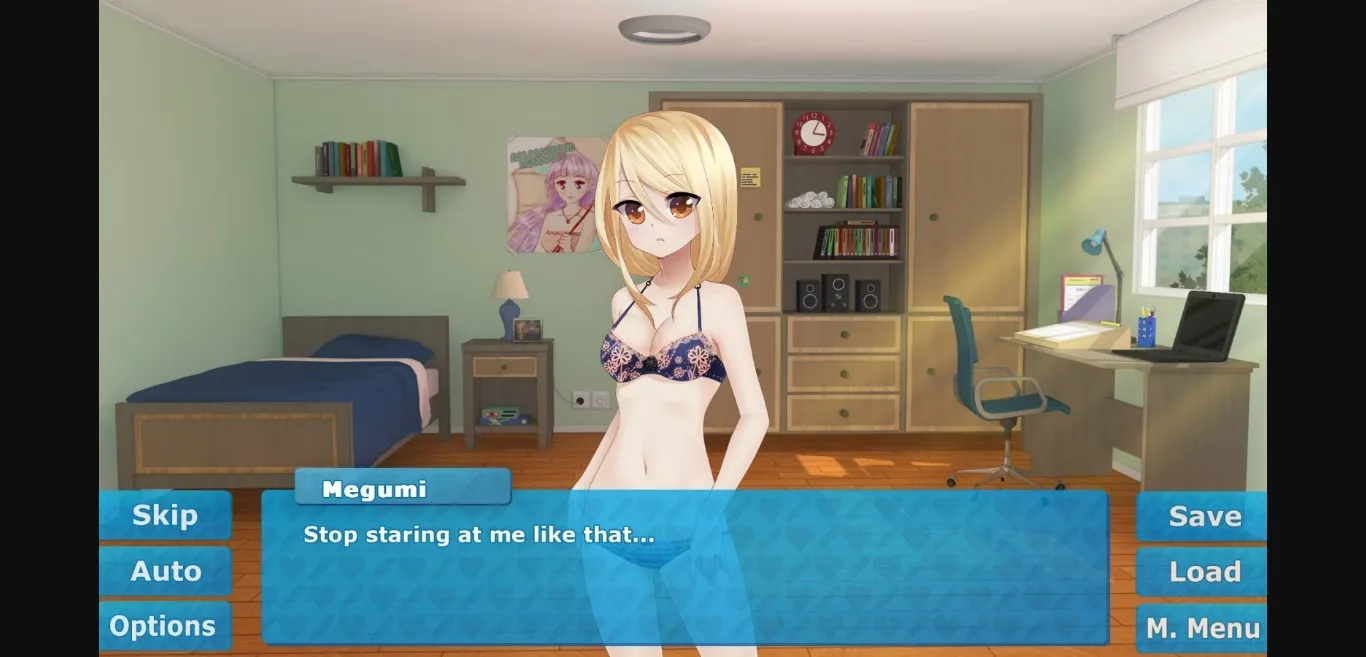Click the Skip button
The image size is (1366, 657).
point(165,516)
